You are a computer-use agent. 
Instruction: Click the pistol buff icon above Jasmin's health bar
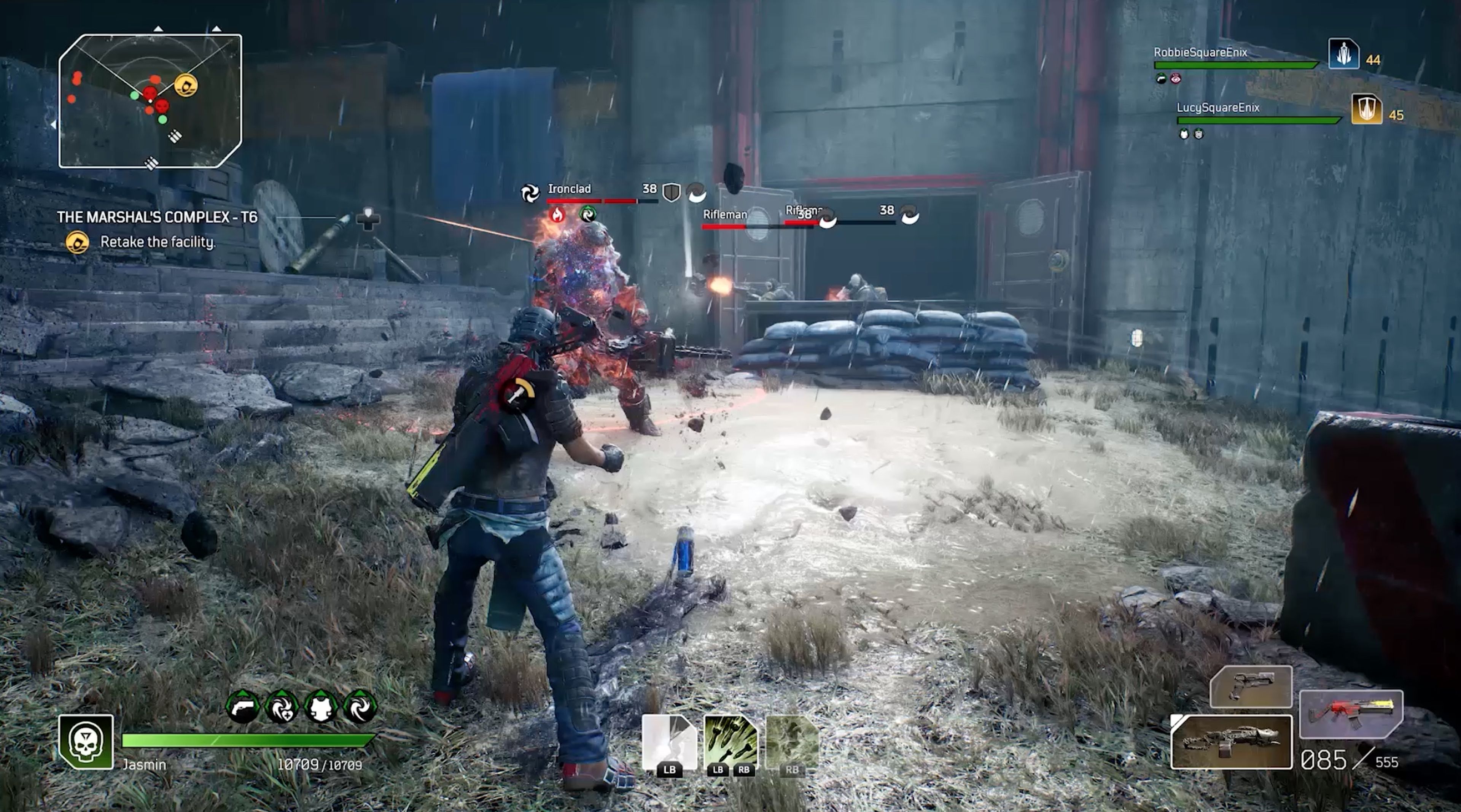coord(243,707)
